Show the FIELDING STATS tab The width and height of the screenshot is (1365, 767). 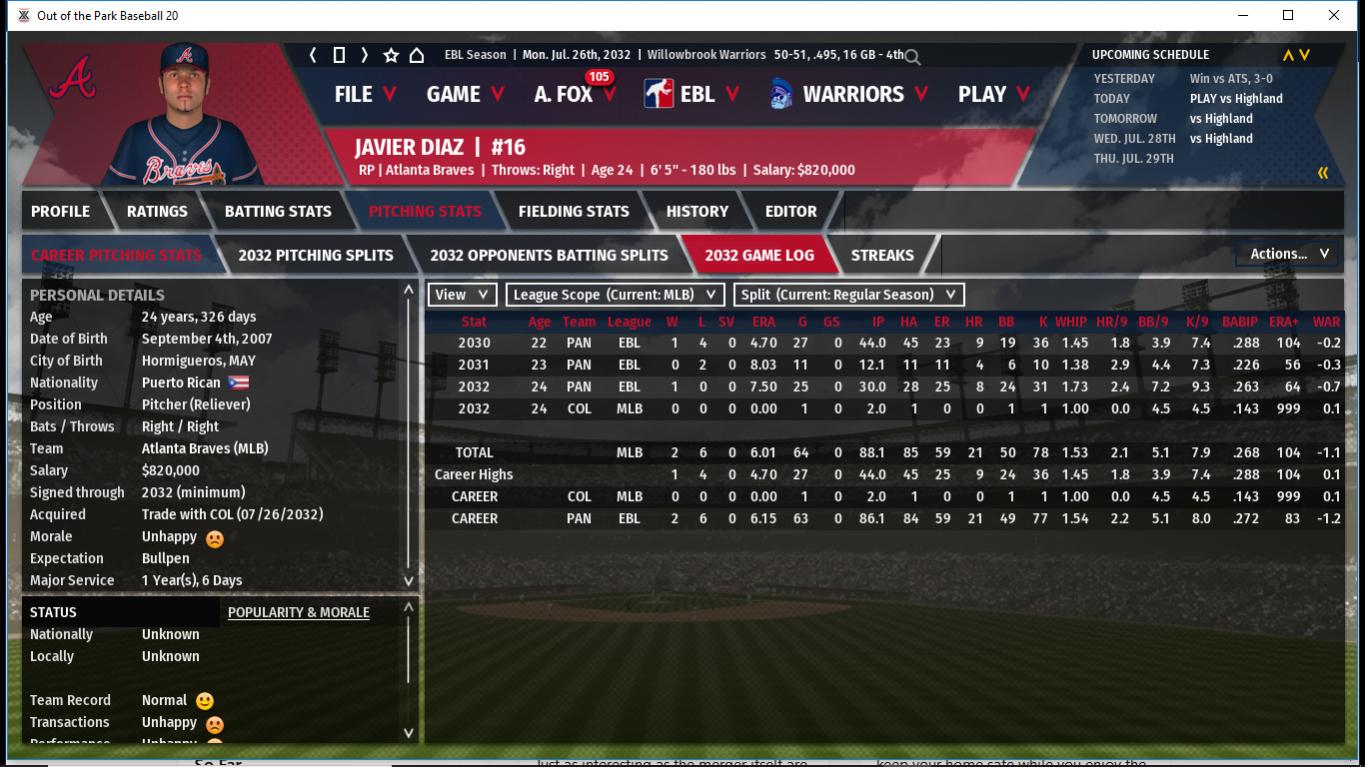point(574,211)
